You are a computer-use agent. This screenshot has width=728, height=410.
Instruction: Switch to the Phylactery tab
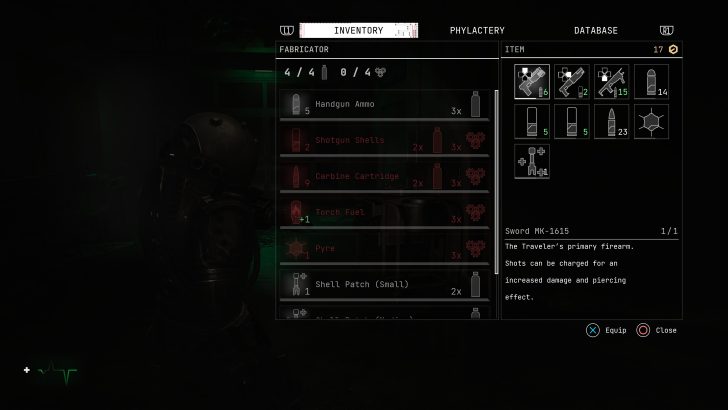(x=477, y=31)
